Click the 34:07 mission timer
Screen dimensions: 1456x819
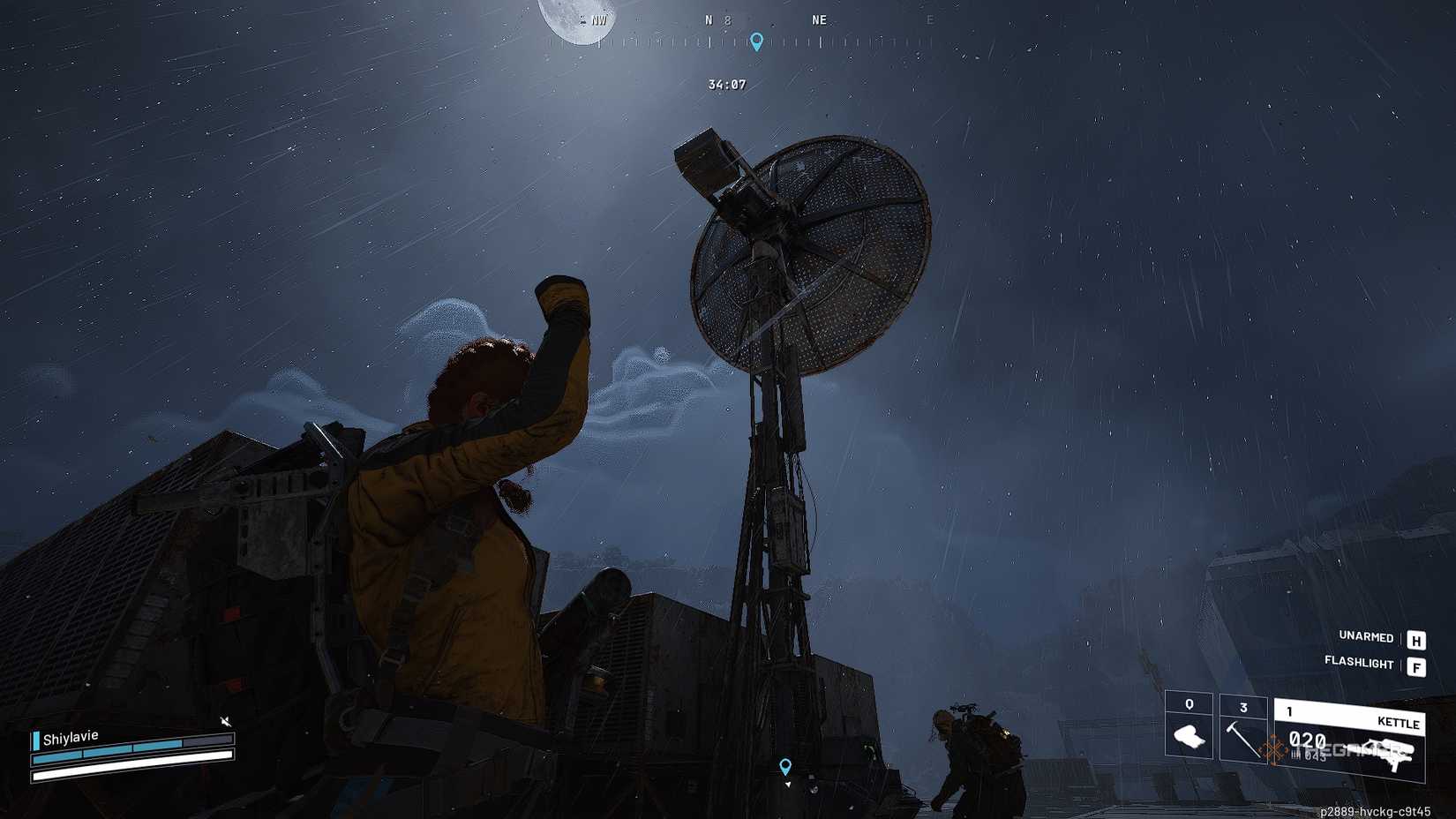725,85
